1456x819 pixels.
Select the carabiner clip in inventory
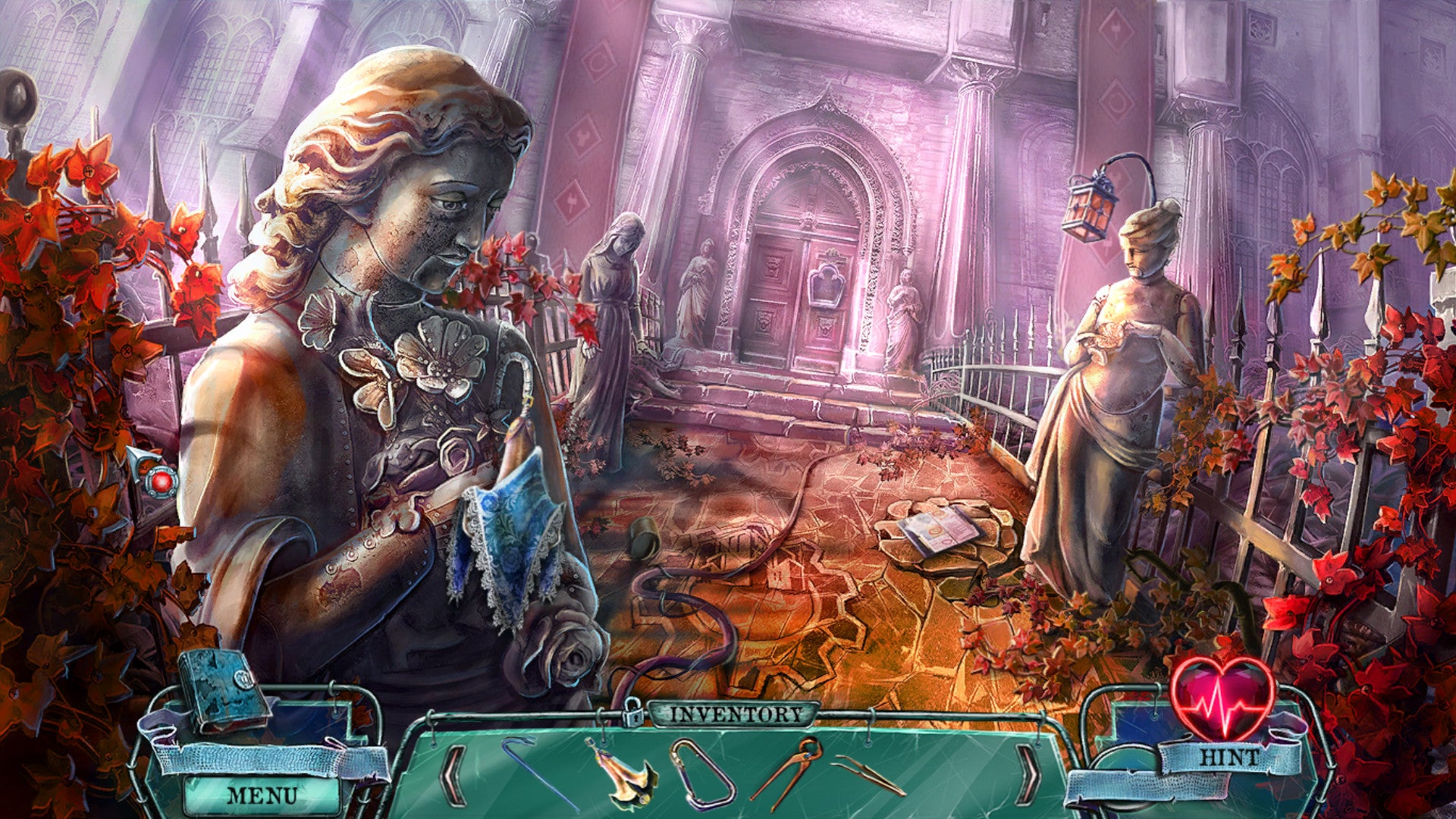[x=702, y=773]
